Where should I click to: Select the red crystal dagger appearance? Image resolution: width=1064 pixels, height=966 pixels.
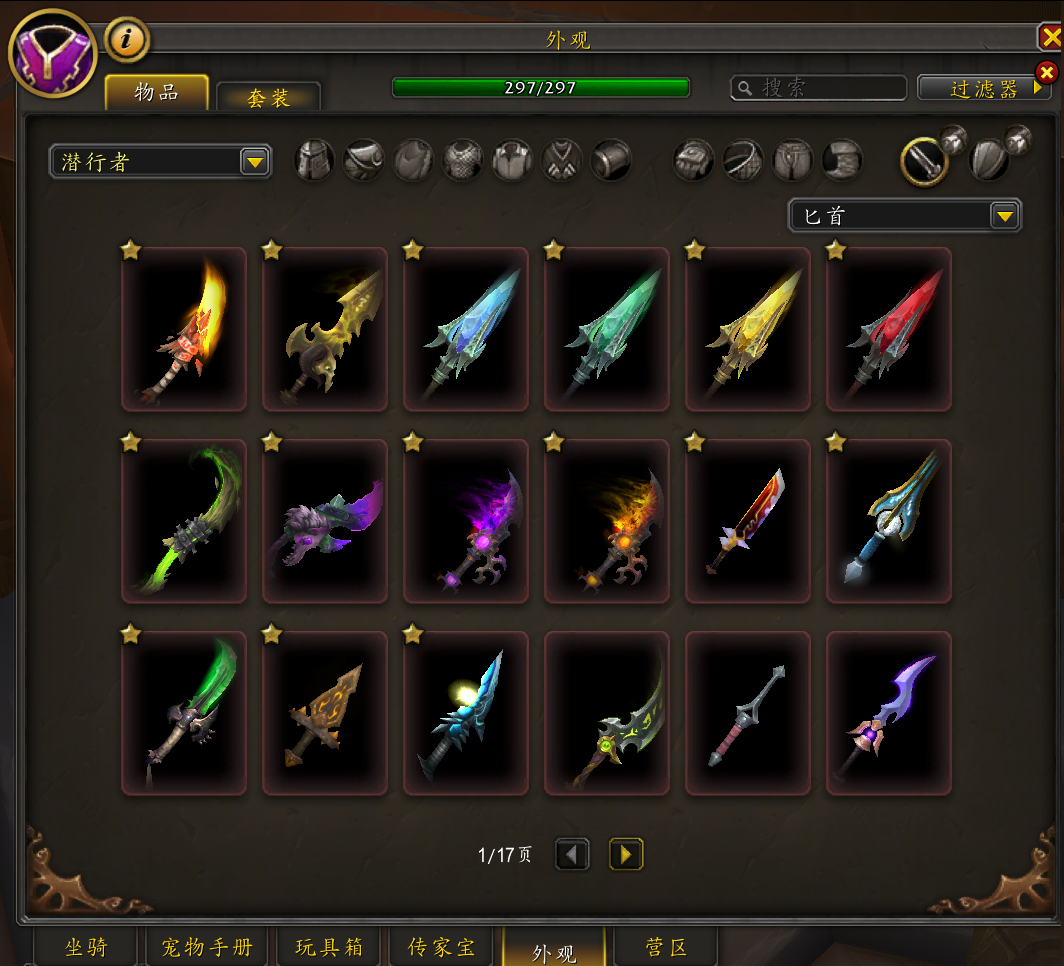pyautogui.click(x=888, y=329)
